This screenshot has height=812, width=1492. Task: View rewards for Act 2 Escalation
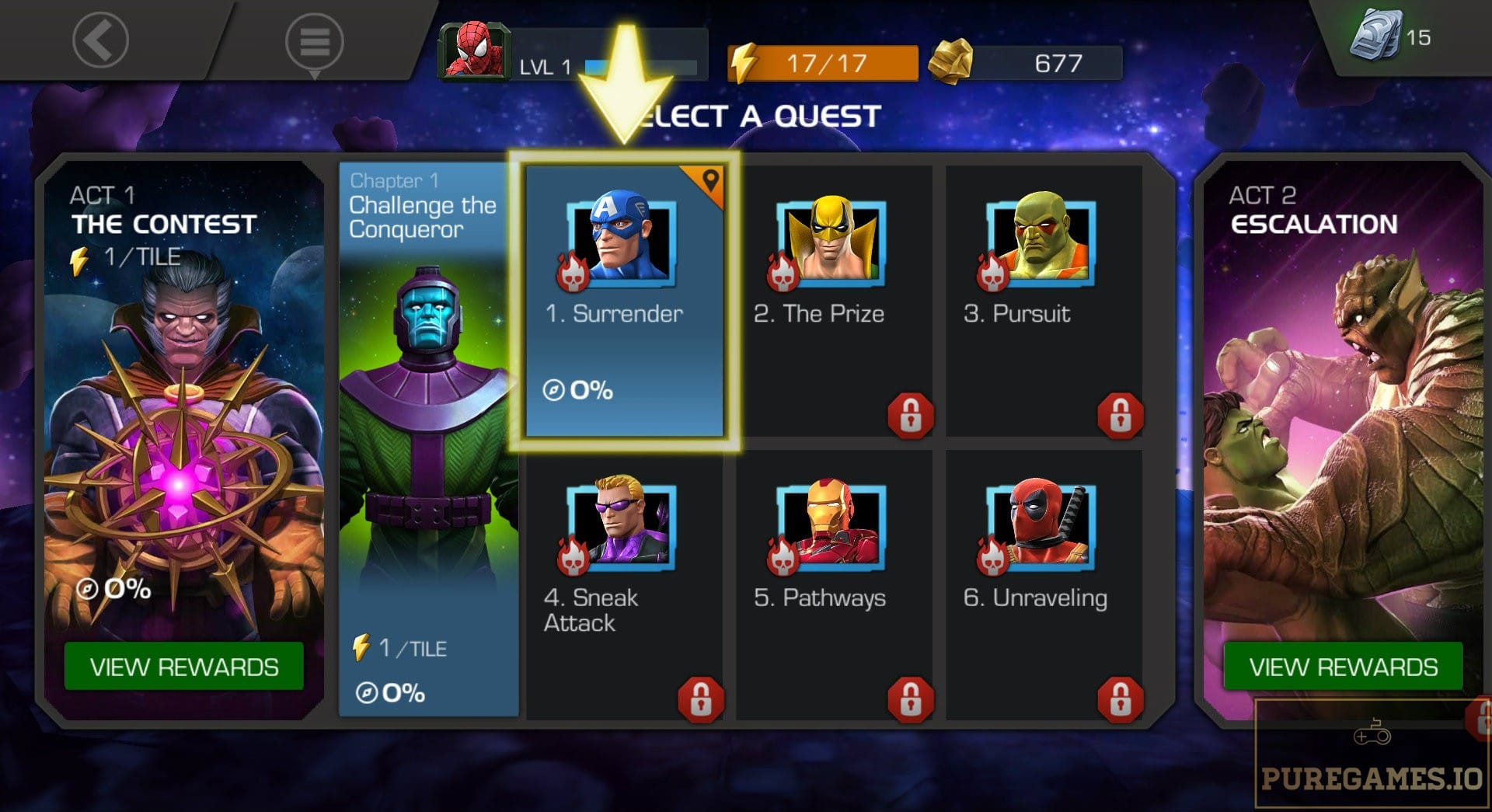pos(1343,667)
